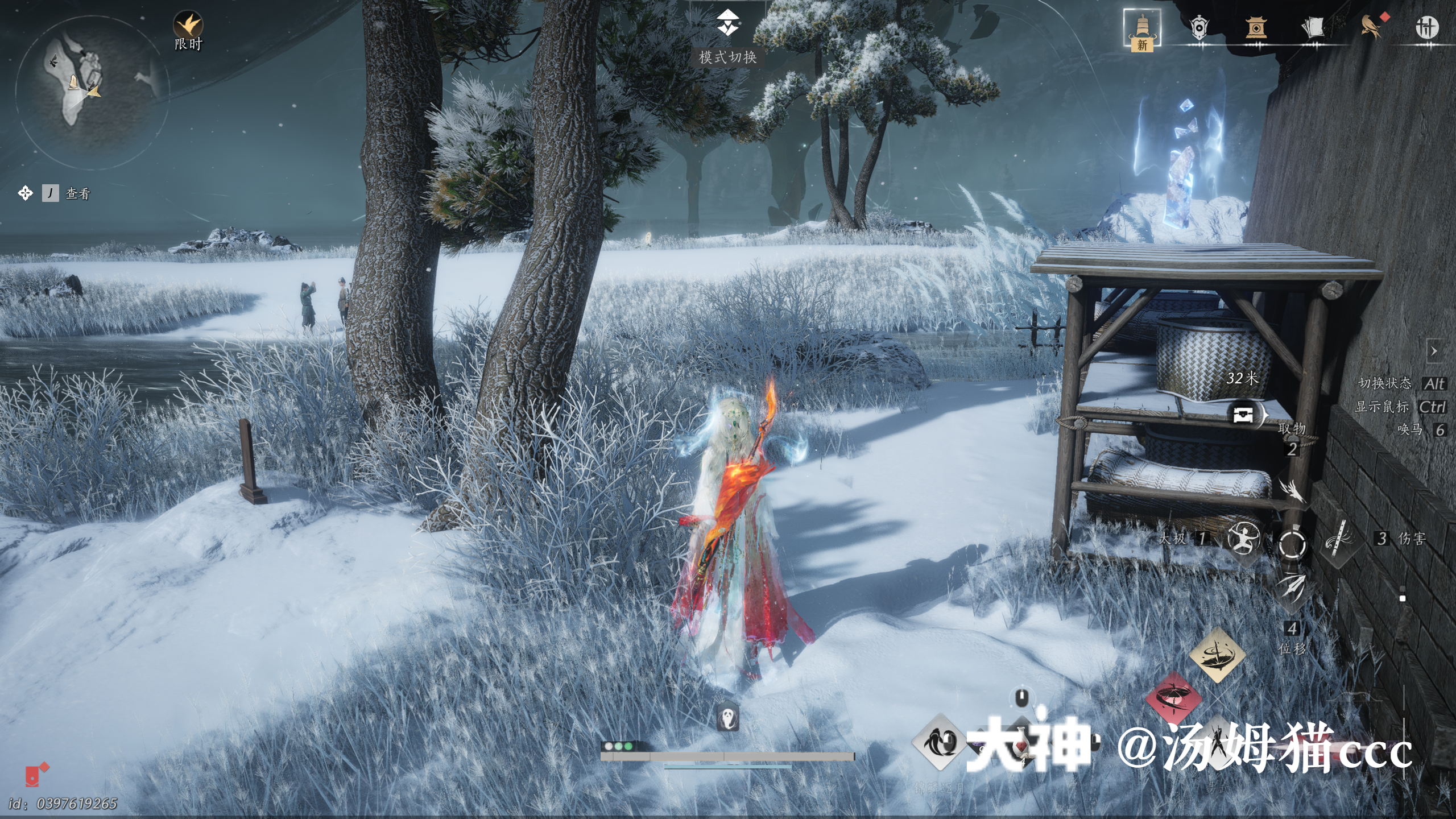This screenshot has width=1456, height=819.
Task: Activate the beige umbrella spin skill
Action: 1217,655
